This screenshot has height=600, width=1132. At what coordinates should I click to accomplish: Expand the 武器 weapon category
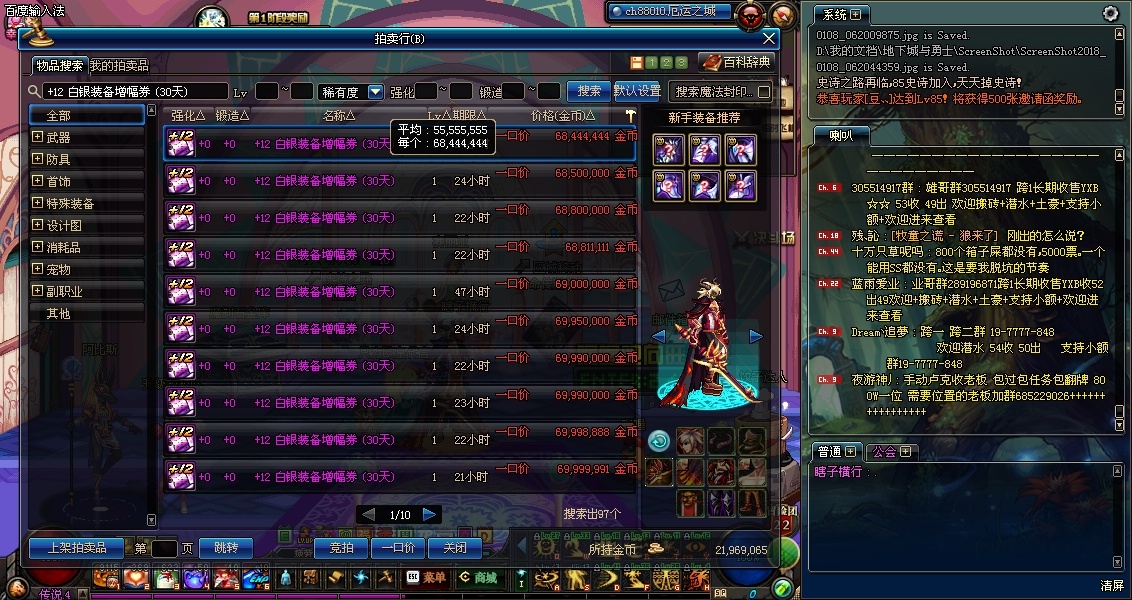38,137
